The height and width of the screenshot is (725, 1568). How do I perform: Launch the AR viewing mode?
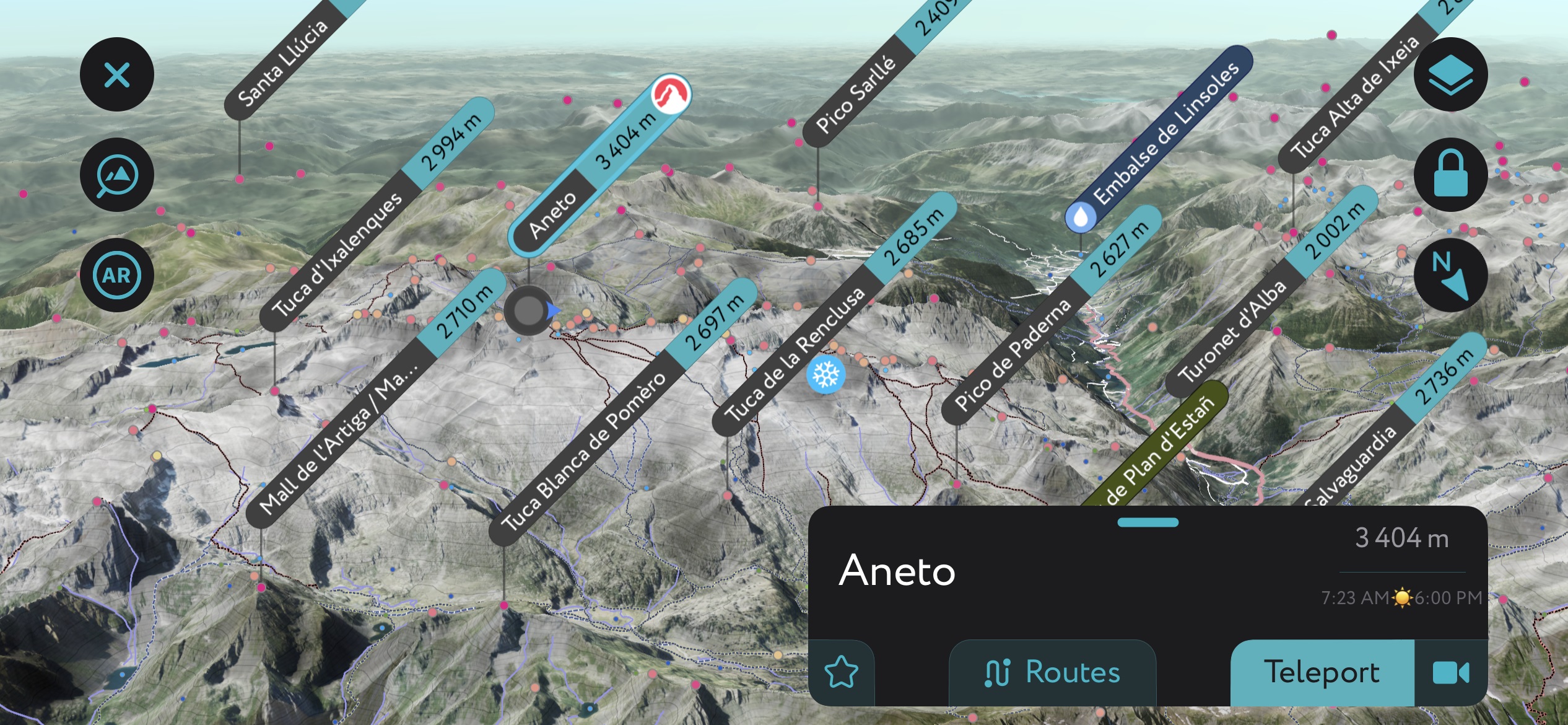pos(116,275)
